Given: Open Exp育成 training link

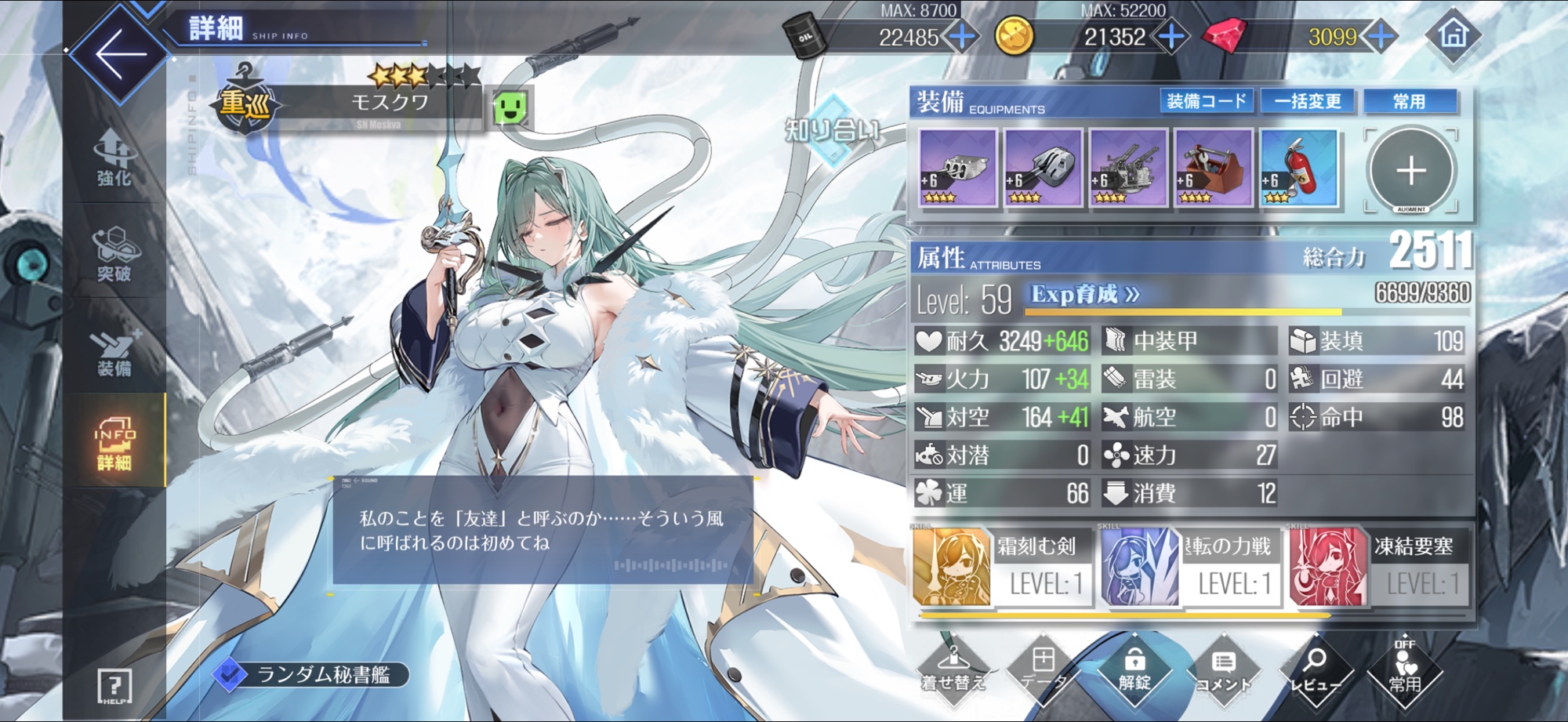Looking at the screenshot, I should pos(1085,295).
